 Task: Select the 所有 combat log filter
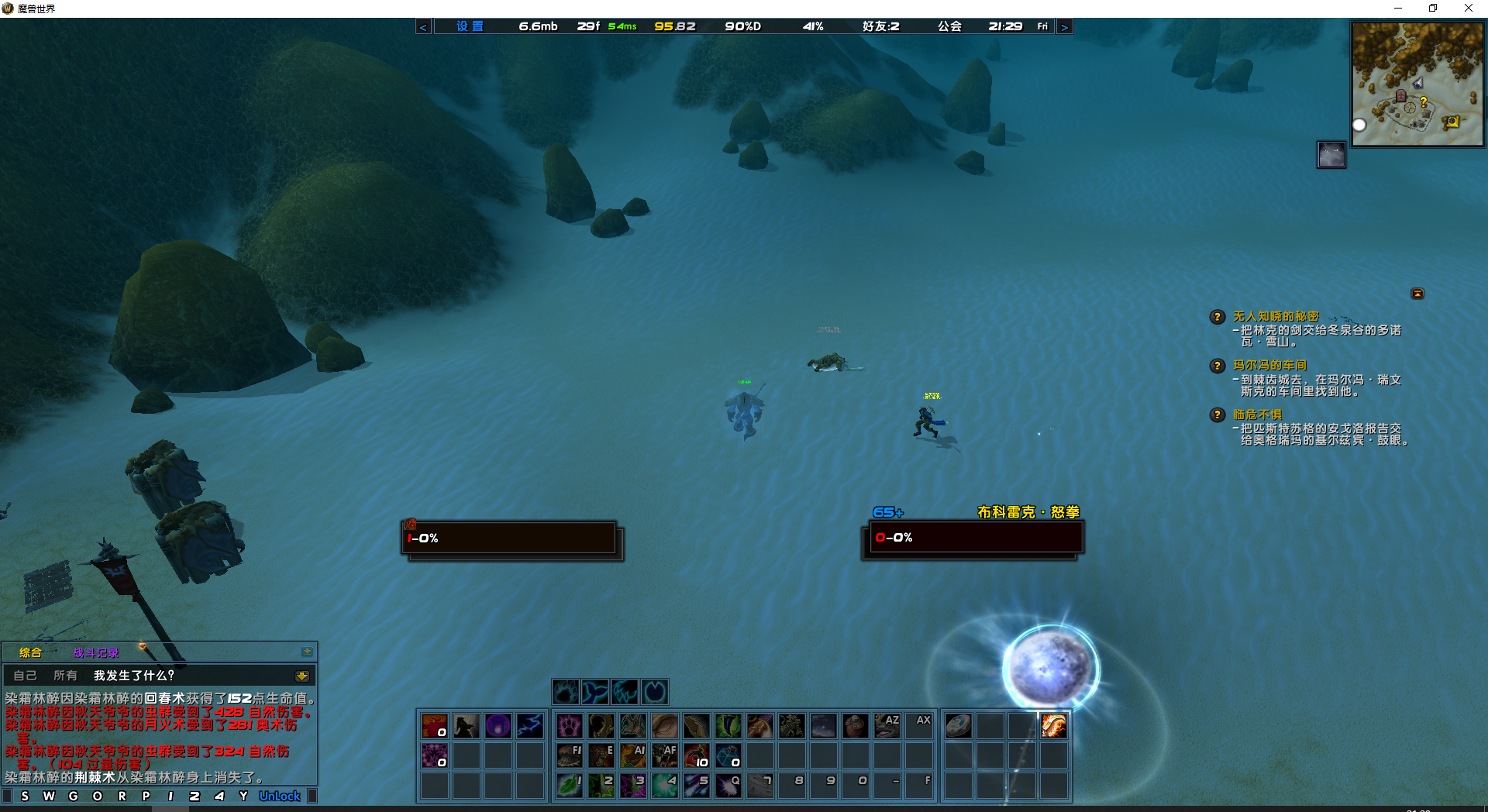coord(65,676)
